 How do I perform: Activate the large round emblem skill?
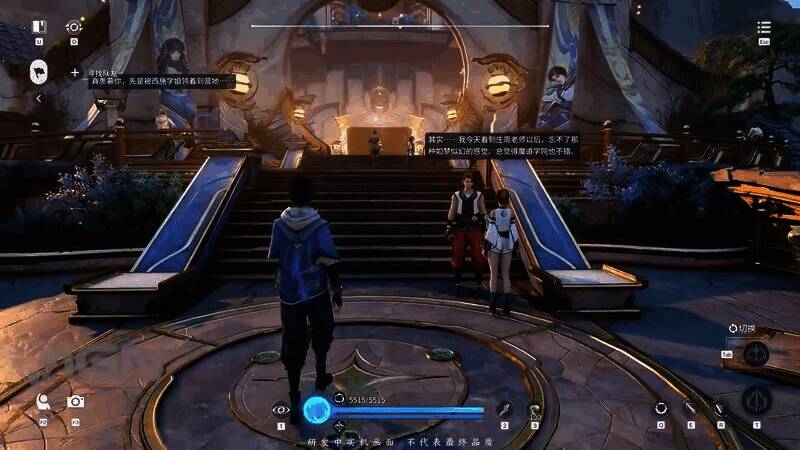(x=757, y=402)
